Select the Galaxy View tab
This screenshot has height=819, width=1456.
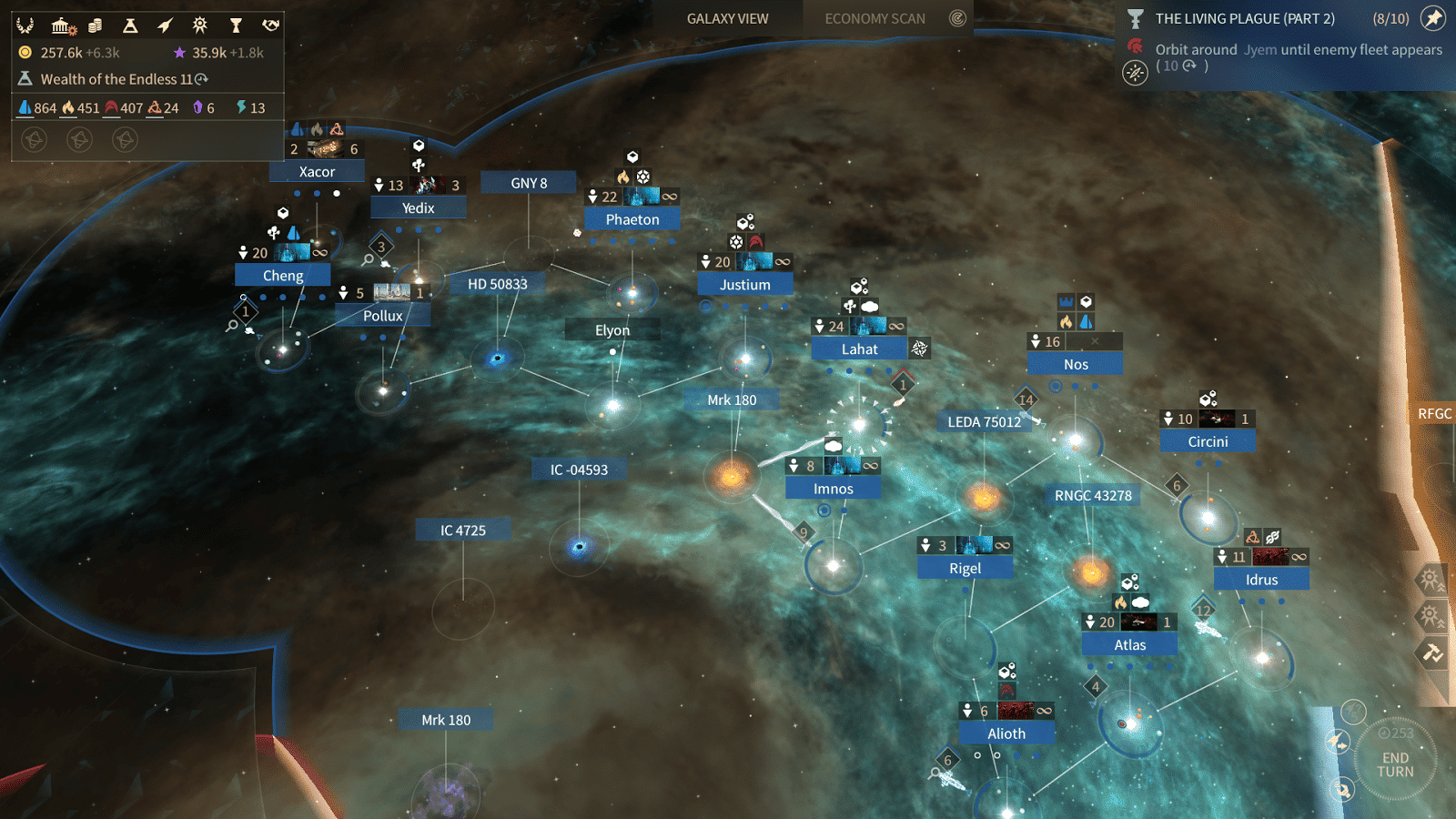coord(727,18)
